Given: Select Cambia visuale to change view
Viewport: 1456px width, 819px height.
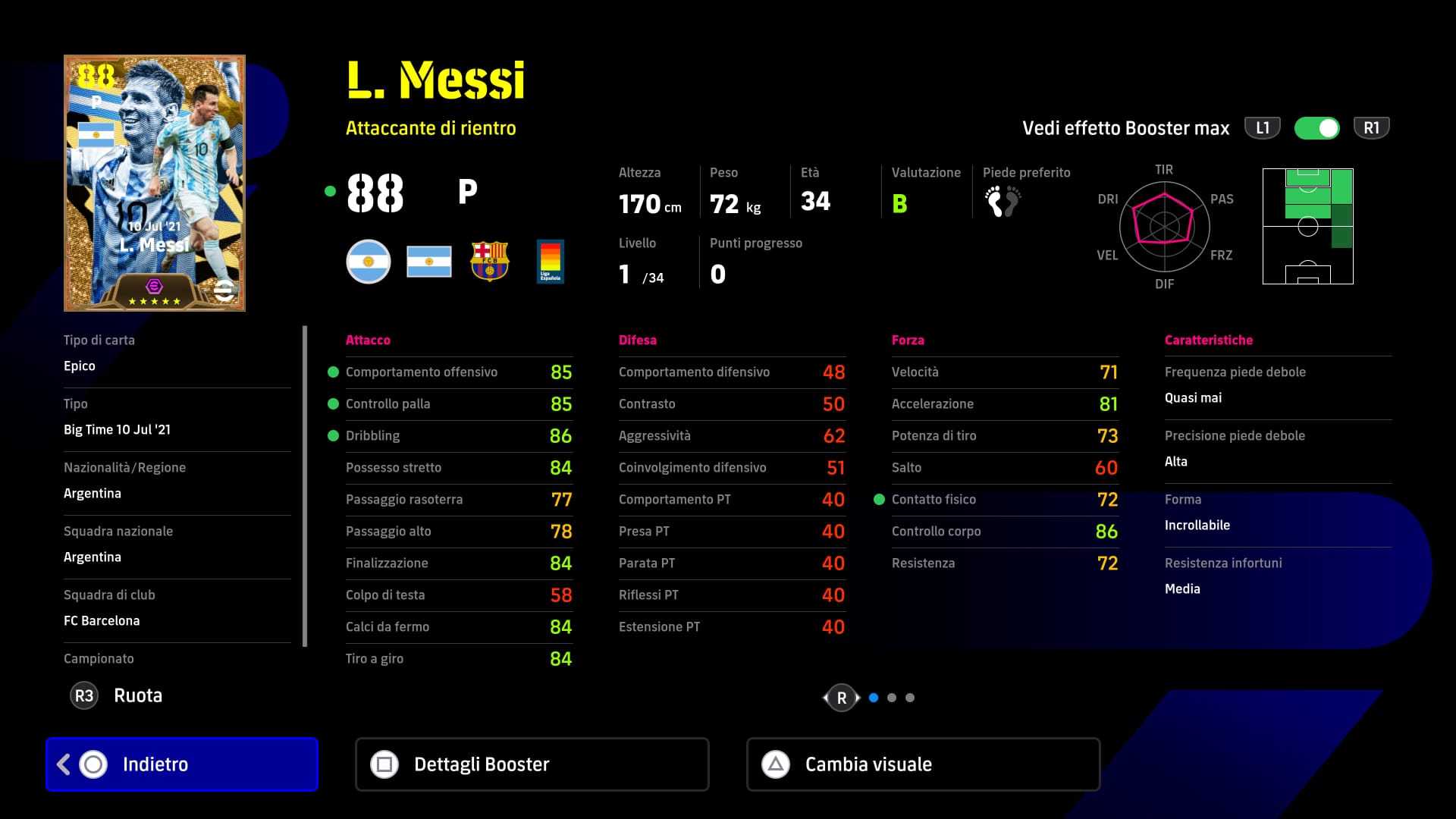Looking at the screenshot, I should (923, 764).
